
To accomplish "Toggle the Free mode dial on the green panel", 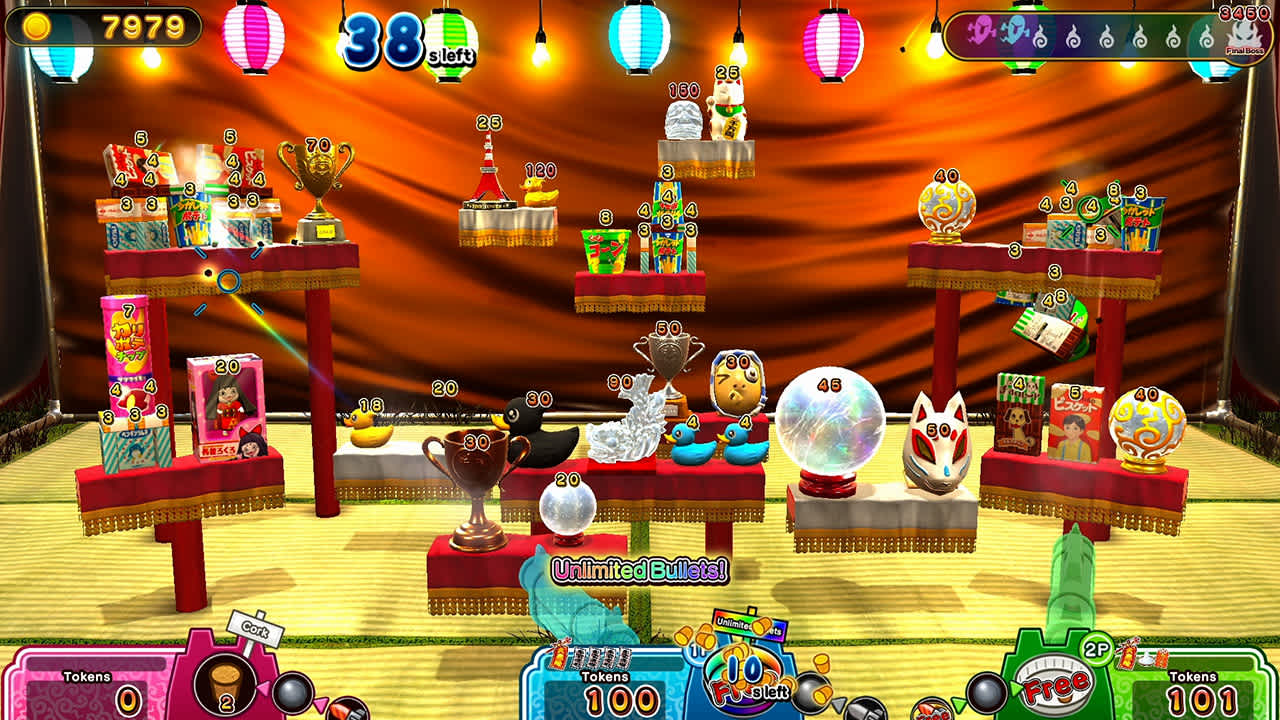I will click(x=1054, y=682).
